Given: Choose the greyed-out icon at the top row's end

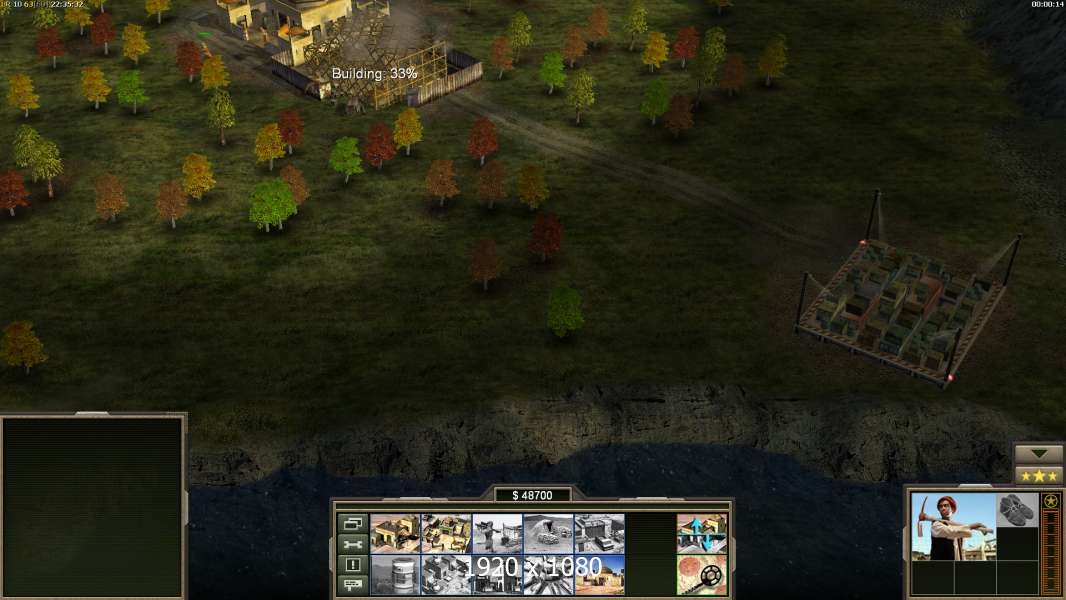Looking at the screenshot, I should point(599,534).
